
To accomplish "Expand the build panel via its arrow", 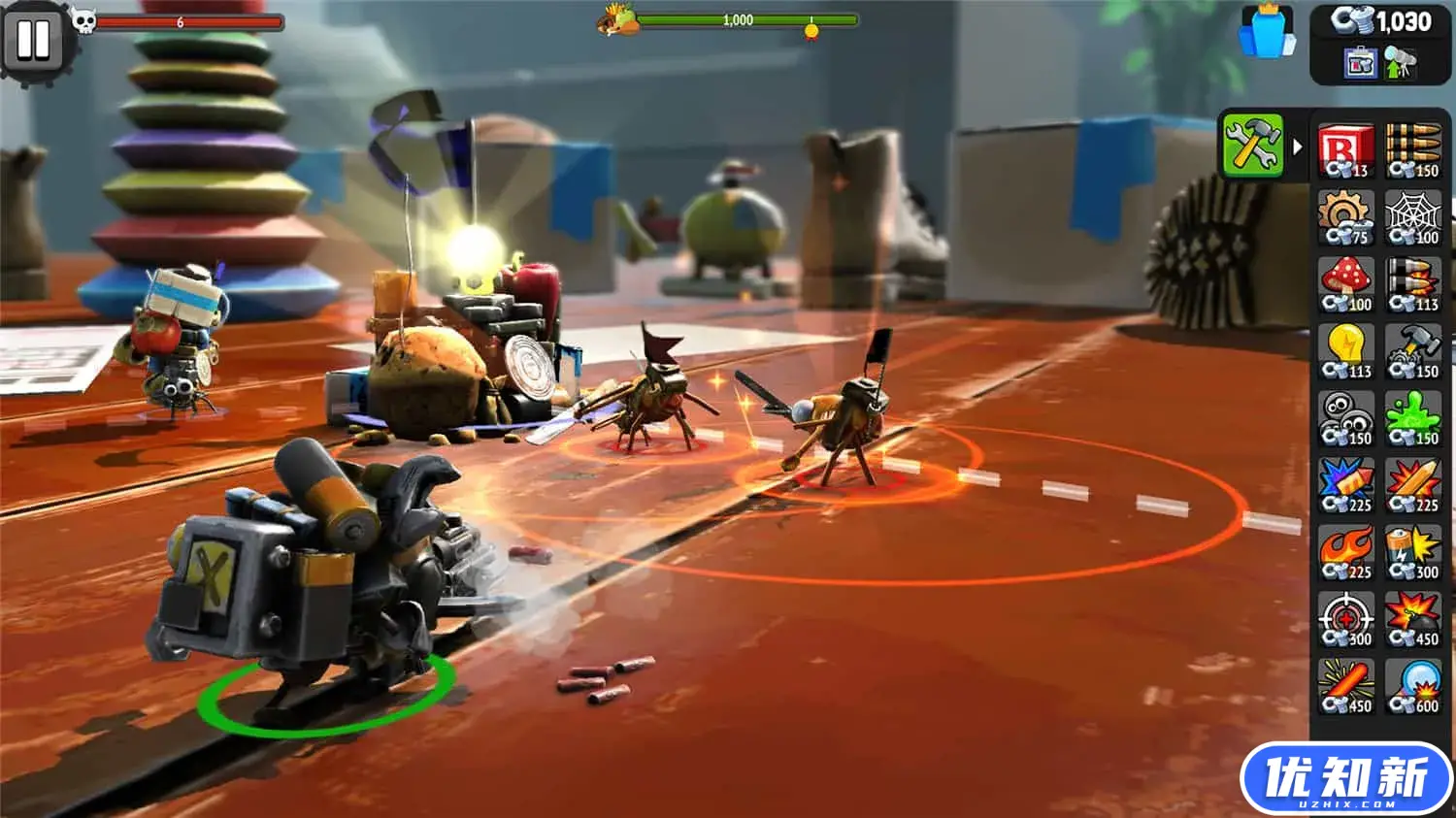I will click(x=1299, y=146).
